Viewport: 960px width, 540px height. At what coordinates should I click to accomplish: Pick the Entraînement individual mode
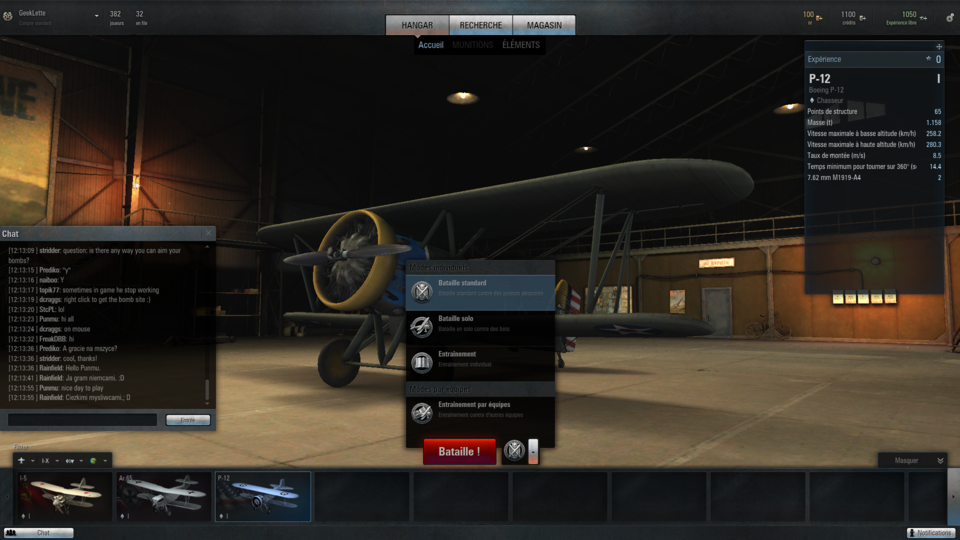(x=481, y=360)
